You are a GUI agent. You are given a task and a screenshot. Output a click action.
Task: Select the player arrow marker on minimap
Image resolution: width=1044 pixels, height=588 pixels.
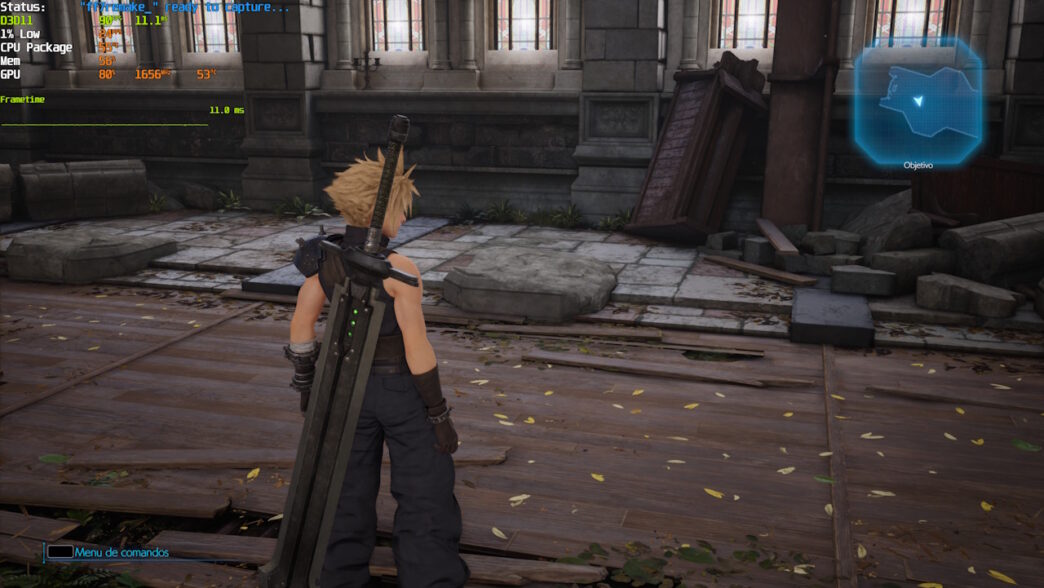tap(918, 101)
